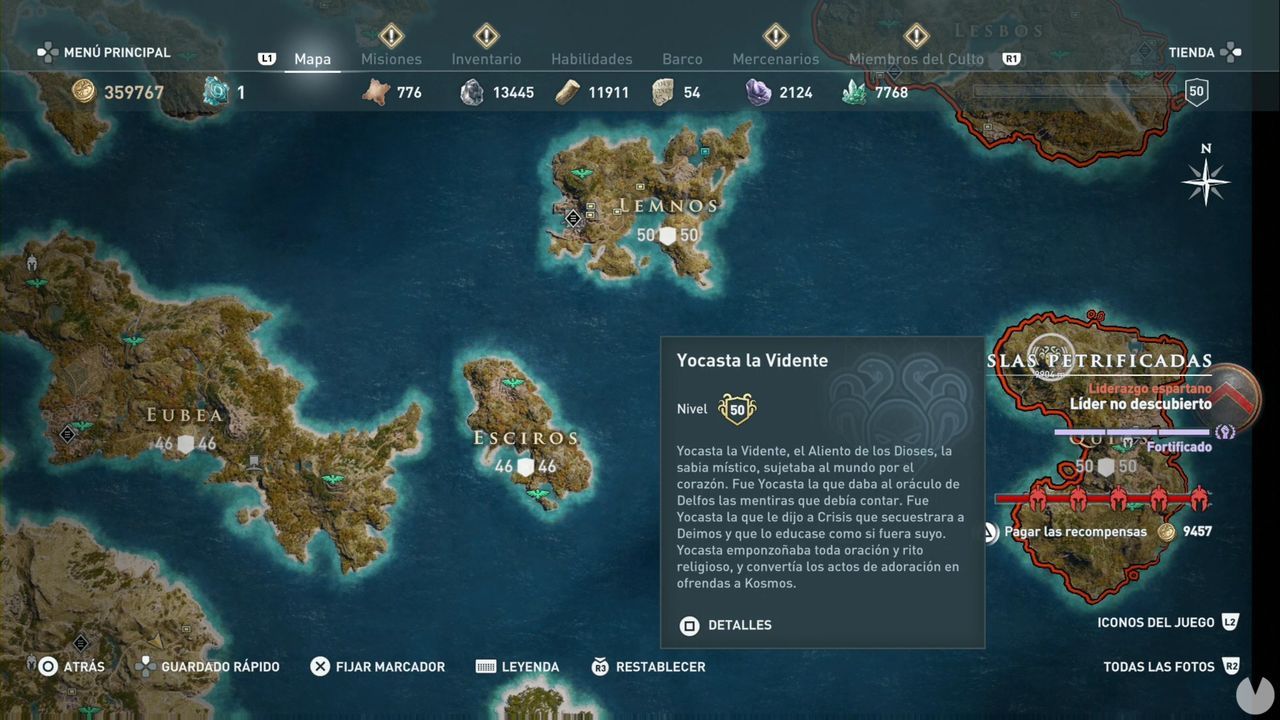Open the Leyenda map legend
The height and width of the screenshot is (720, 1280).
click(x=530, y=667)
